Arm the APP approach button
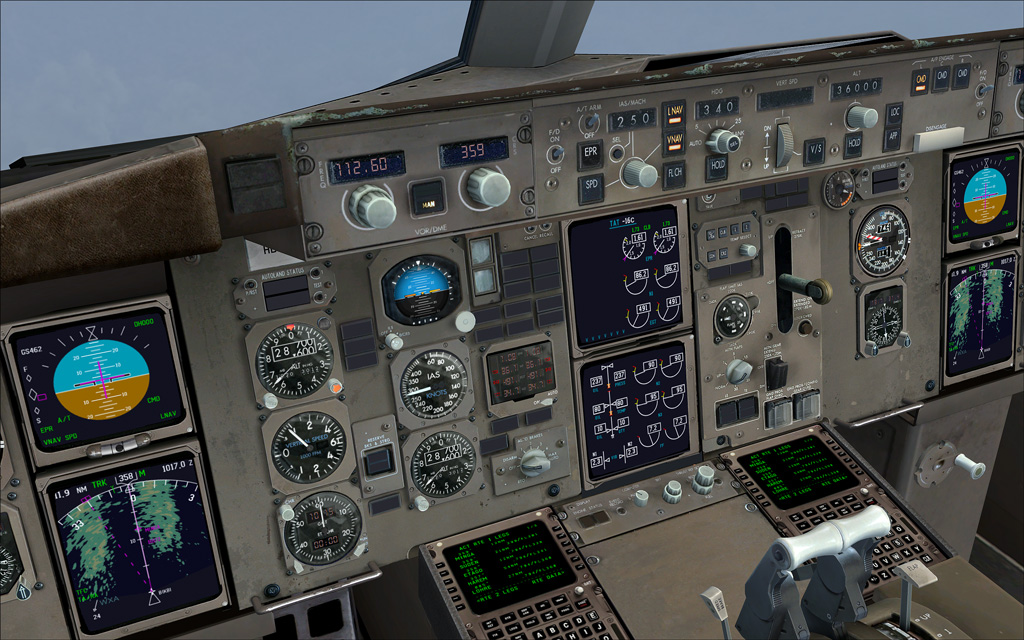 pyautogui.click(x=894, y=139)
